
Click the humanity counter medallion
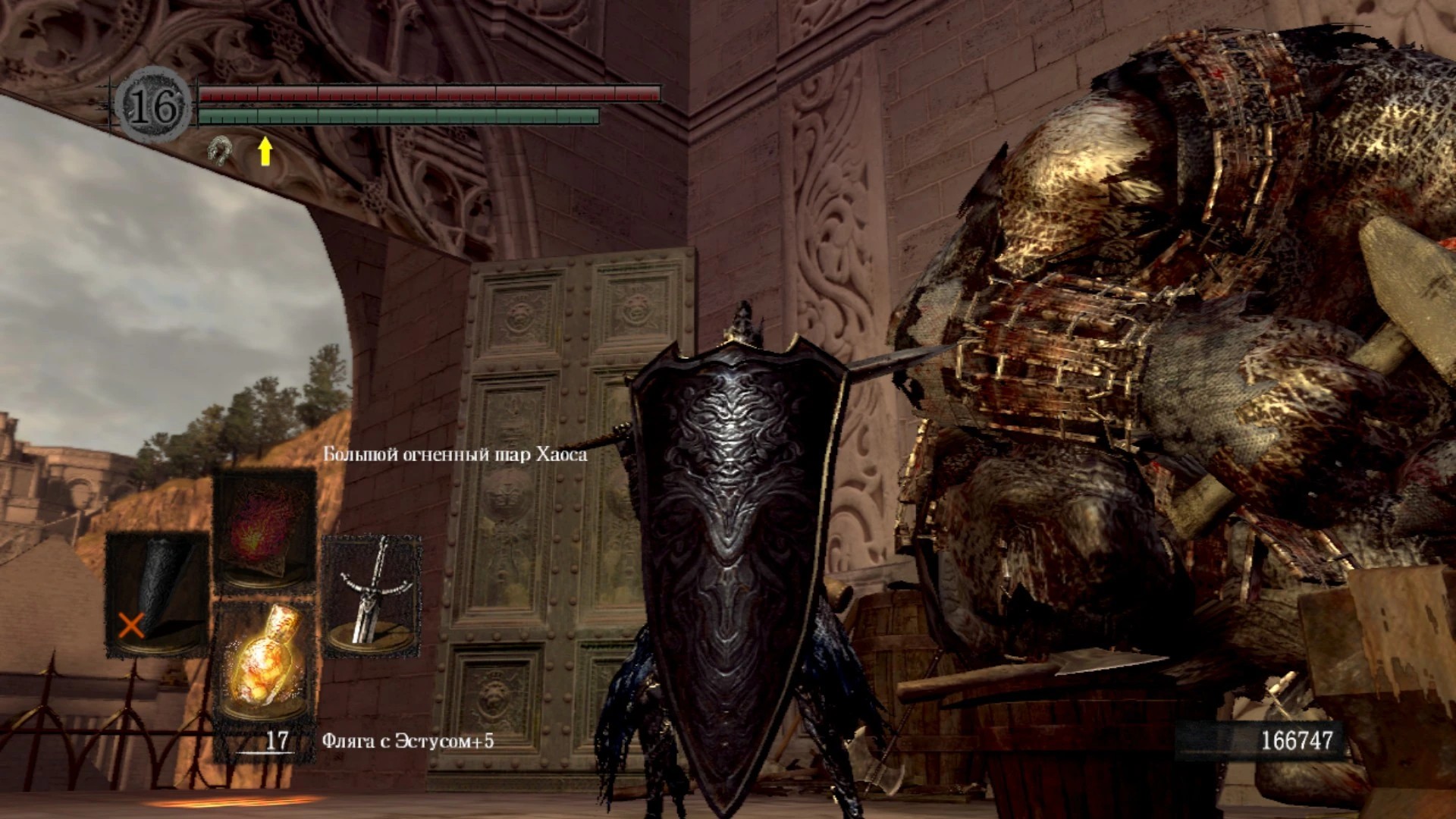pyautogui.click(x=154, y=107)
